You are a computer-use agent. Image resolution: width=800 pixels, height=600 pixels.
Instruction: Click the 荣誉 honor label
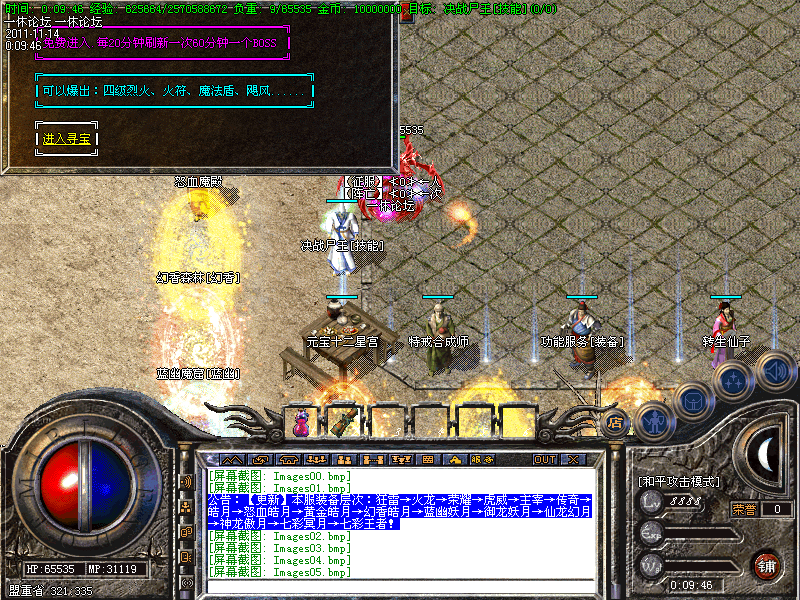[x=743, y=509]
